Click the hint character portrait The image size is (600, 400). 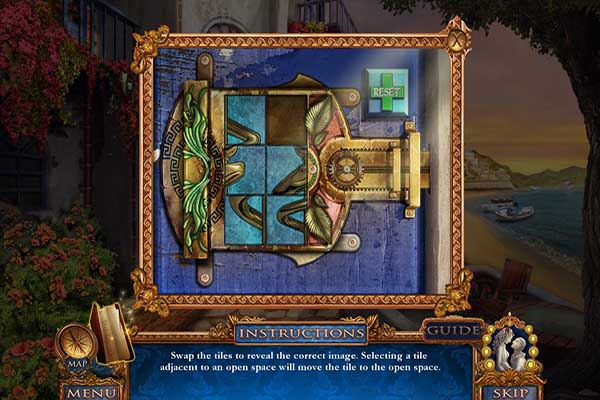coord(510,350)
